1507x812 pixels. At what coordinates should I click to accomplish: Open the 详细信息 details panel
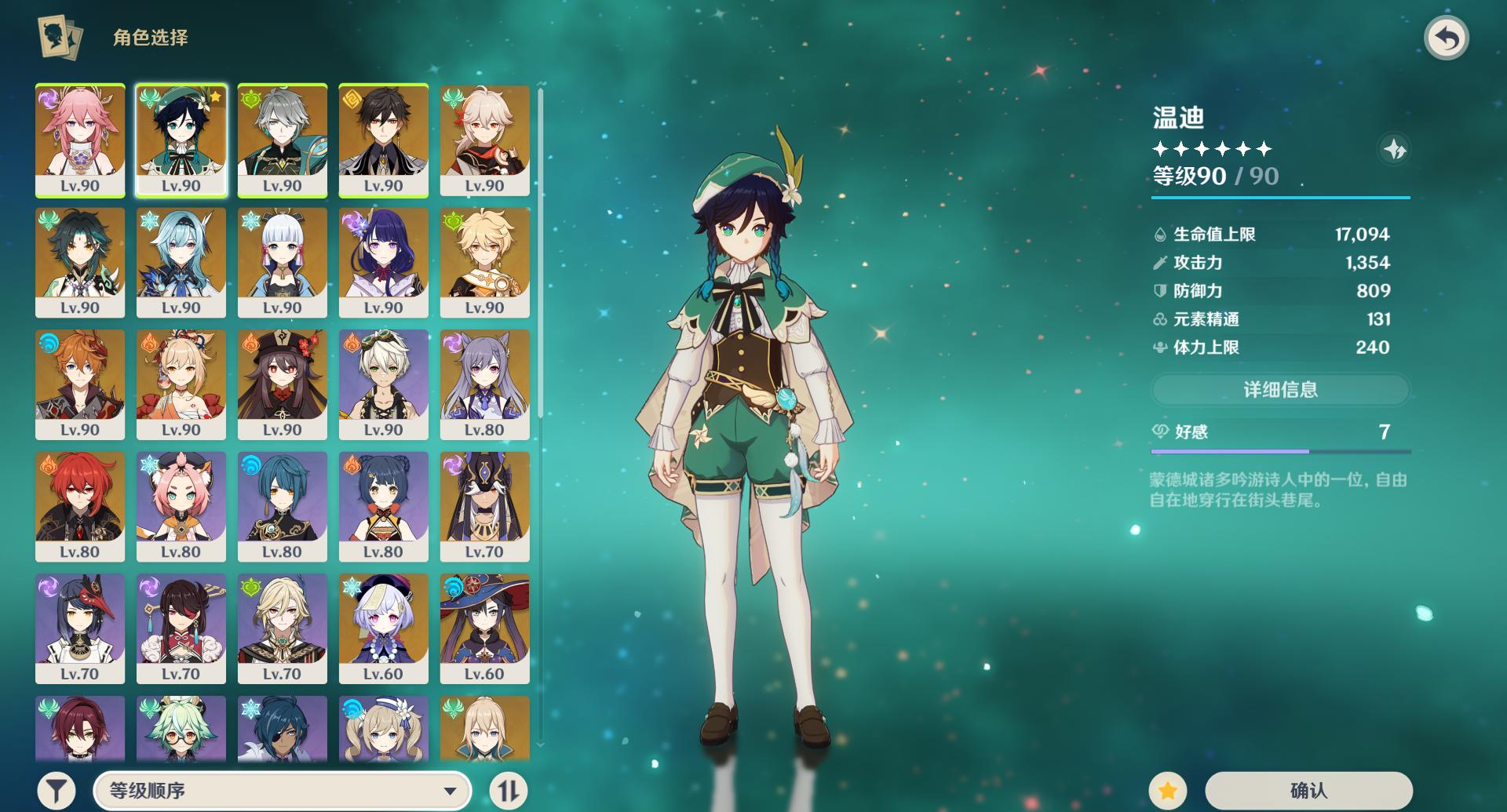pyautogui.click(x=1280, y=389)
